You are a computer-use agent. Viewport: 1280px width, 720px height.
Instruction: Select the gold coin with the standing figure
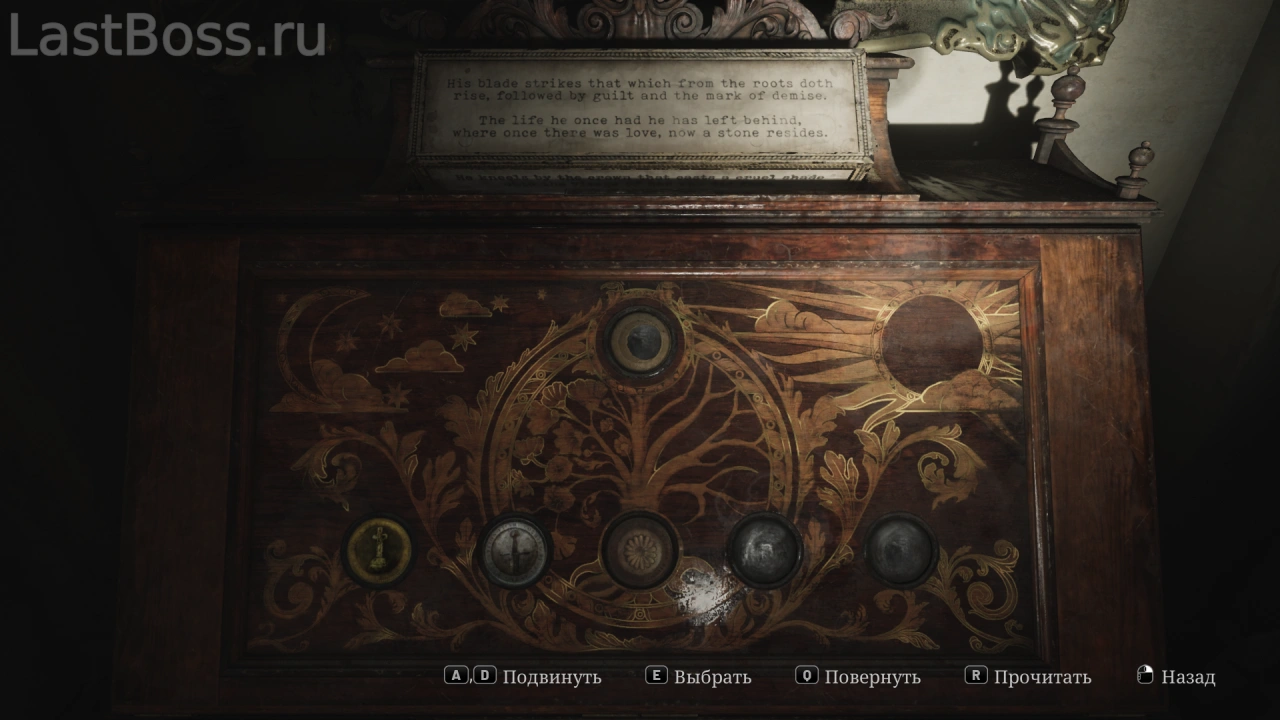point(379,551)
